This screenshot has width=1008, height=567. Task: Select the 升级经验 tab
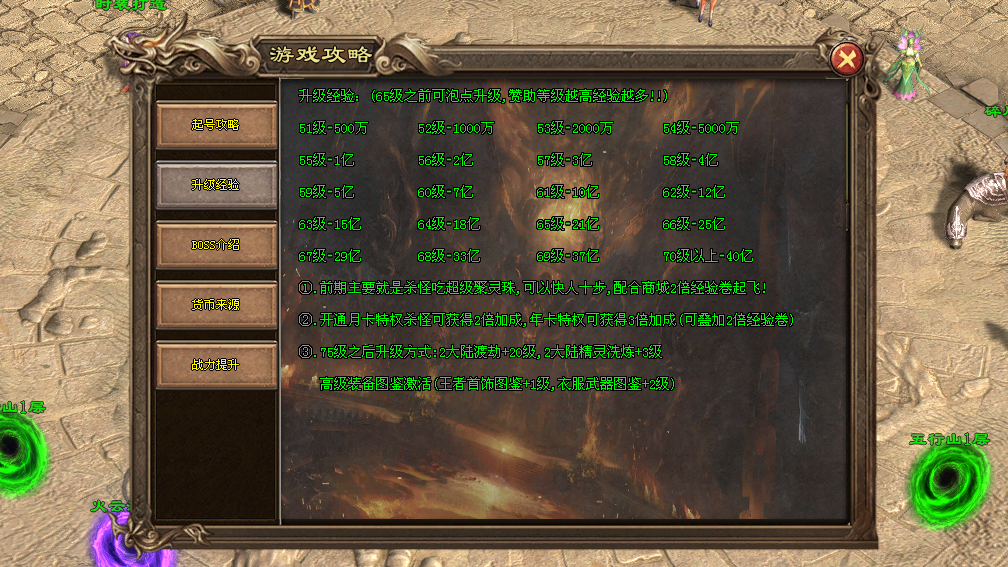click(216, 185)
